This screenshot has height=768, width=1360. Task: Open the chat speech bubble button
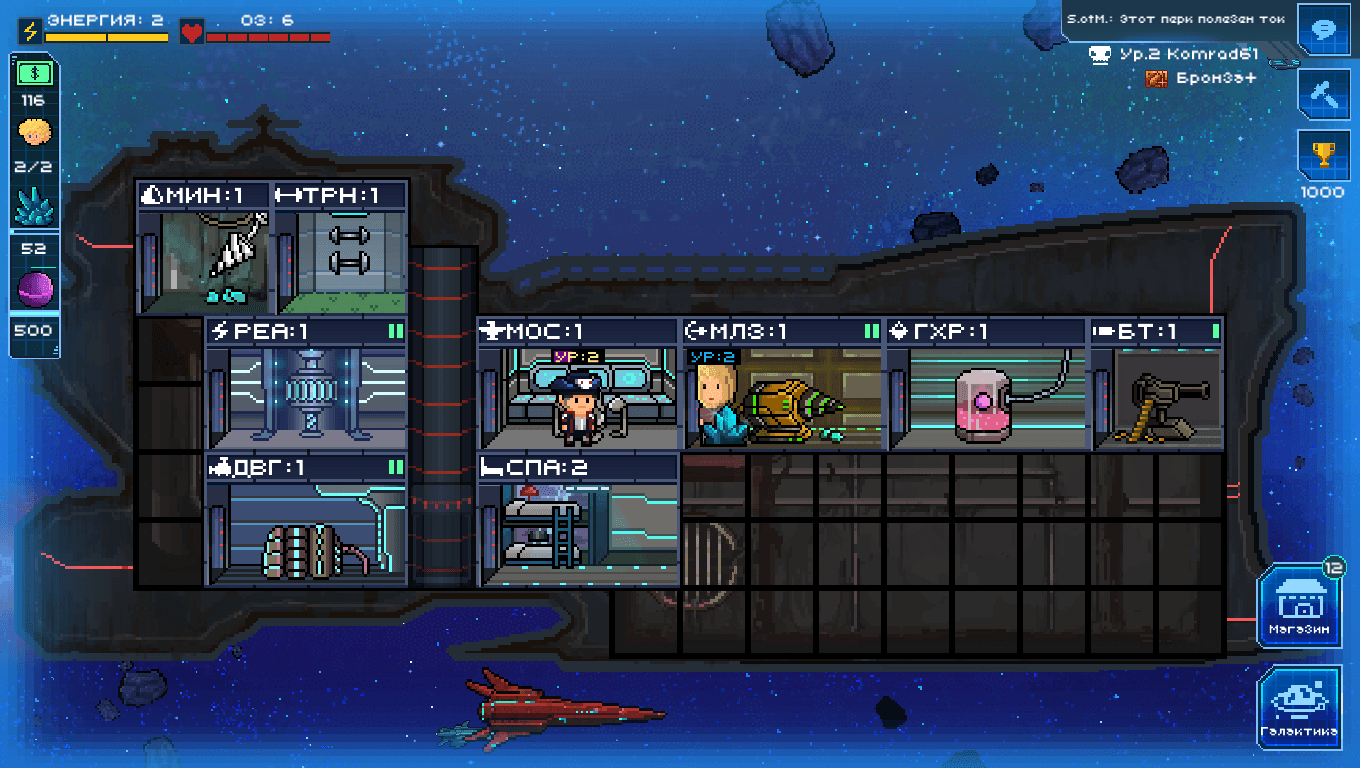tap(1324, 30)
